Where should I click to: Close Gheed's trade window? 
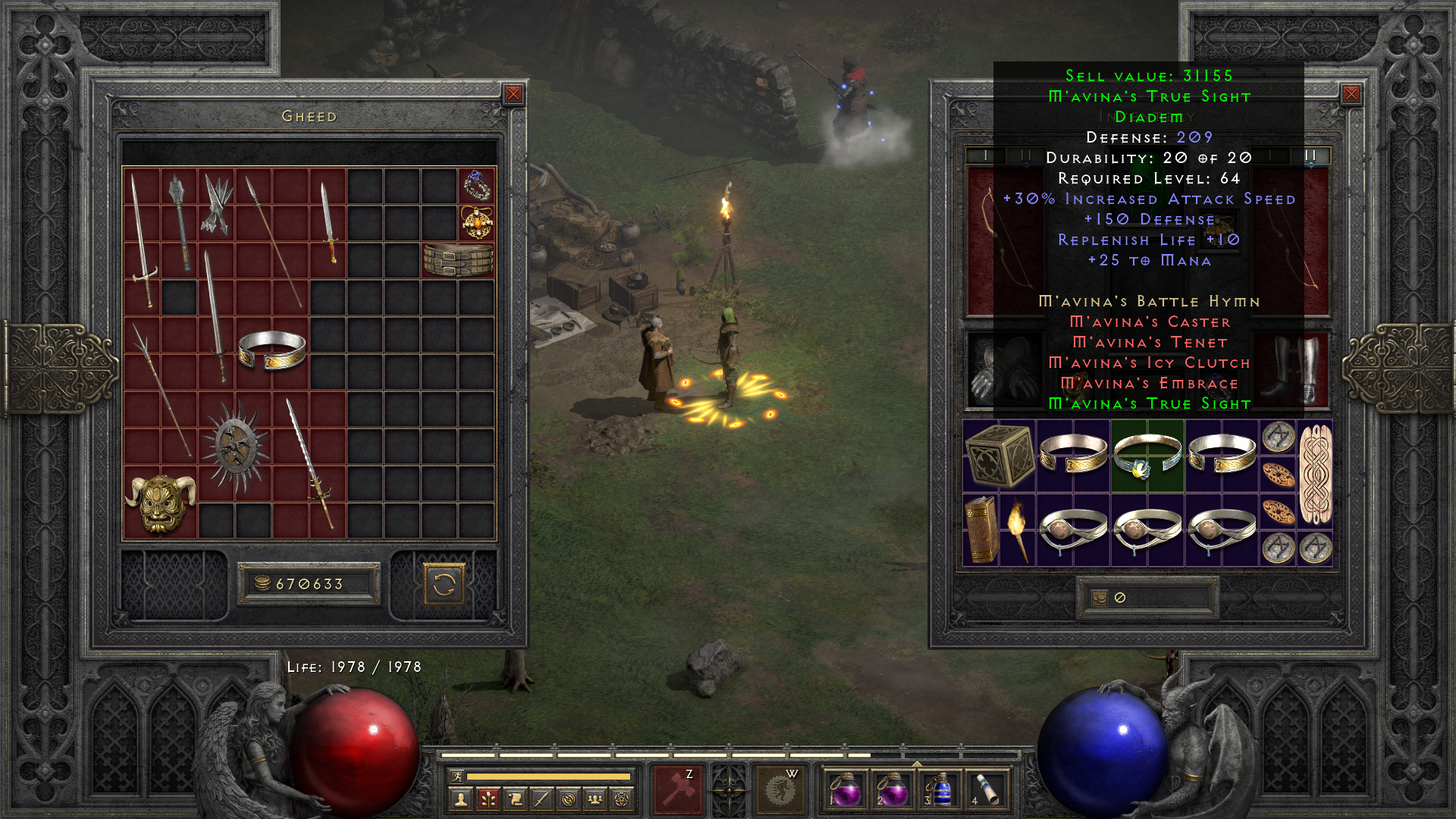pyautogui.click(x=513, y=94)
